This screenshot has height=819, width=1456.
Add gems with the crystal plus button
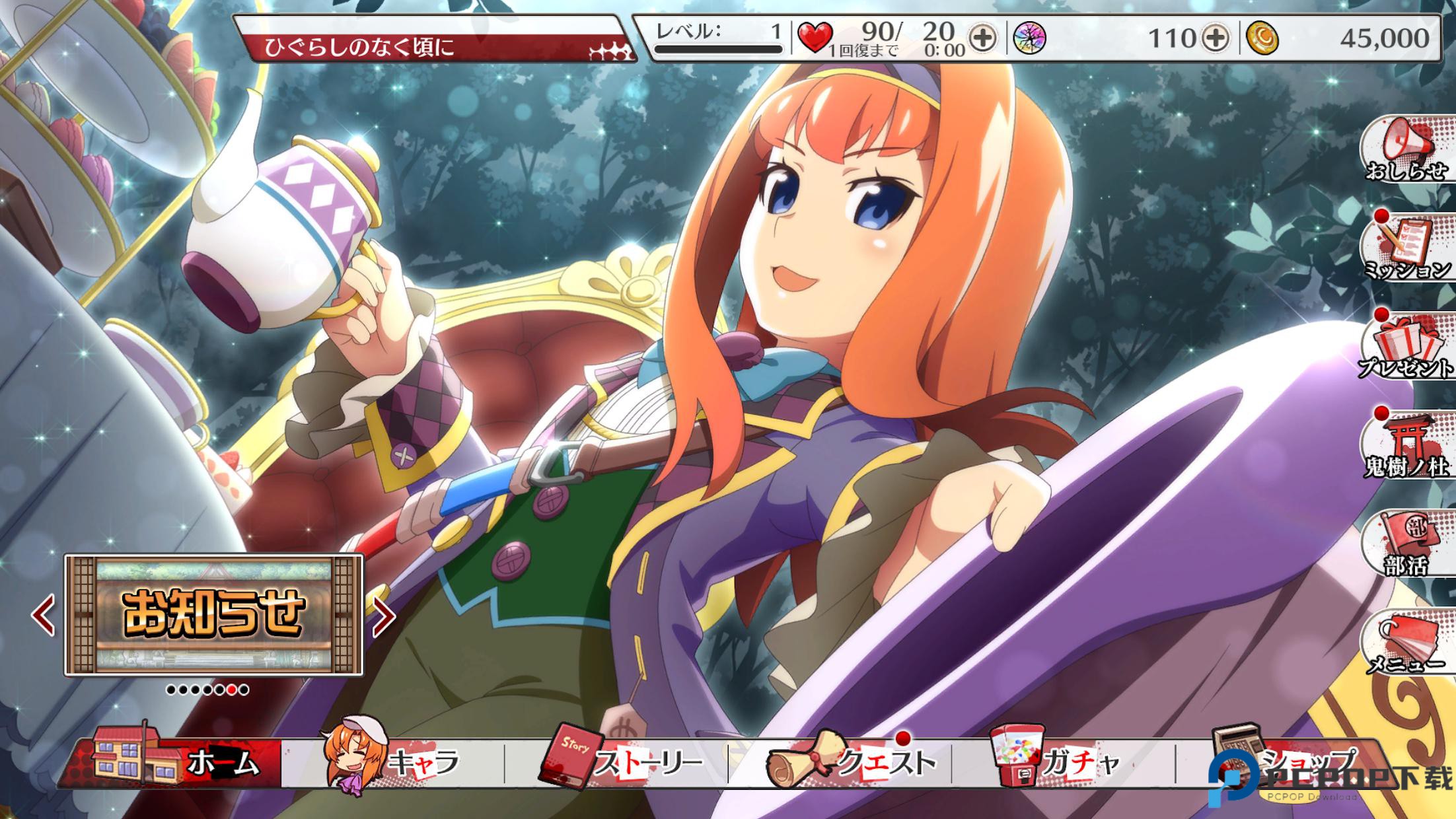tap(1215, 38)
